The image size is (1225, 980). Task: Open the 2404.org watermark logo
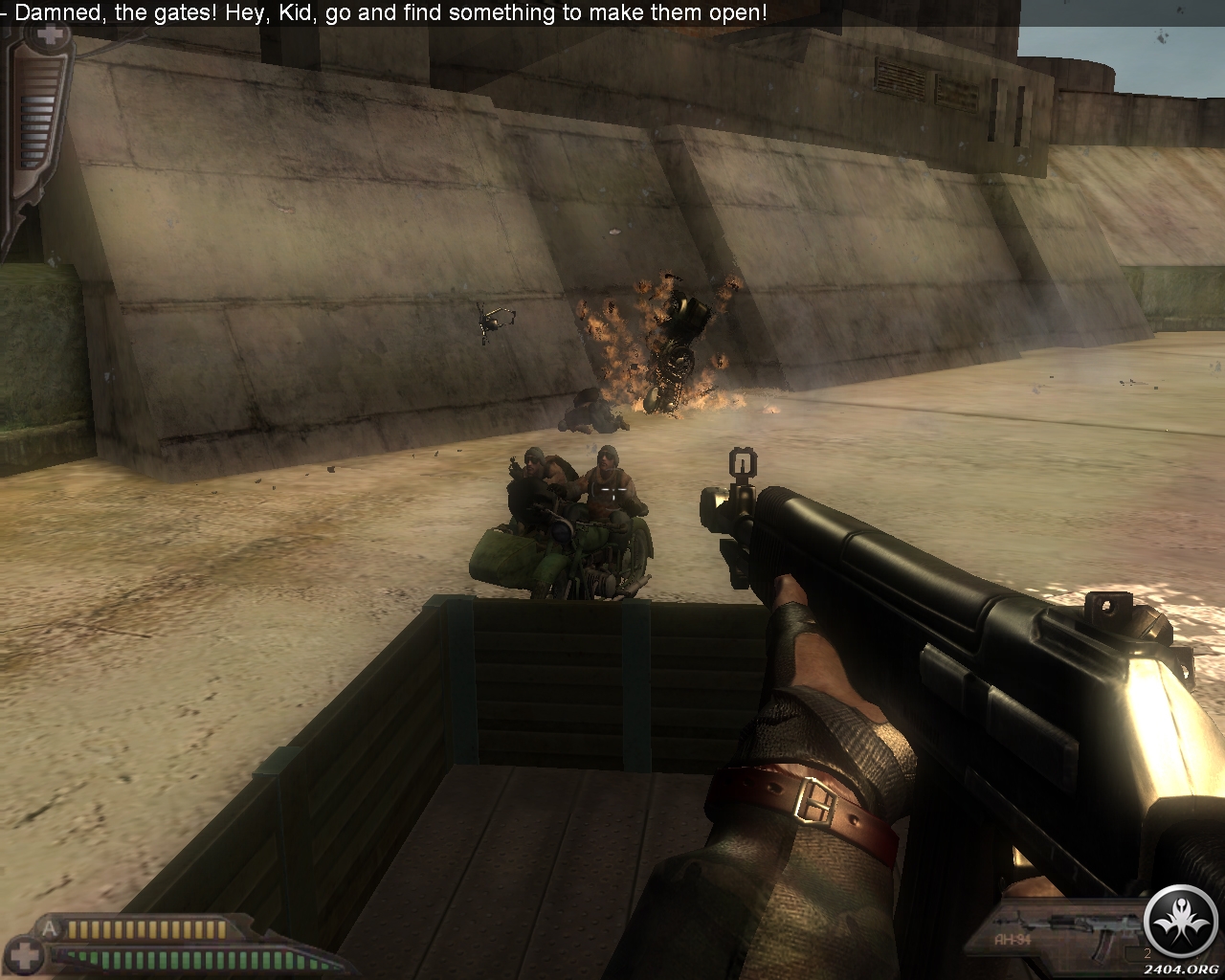1183,928
